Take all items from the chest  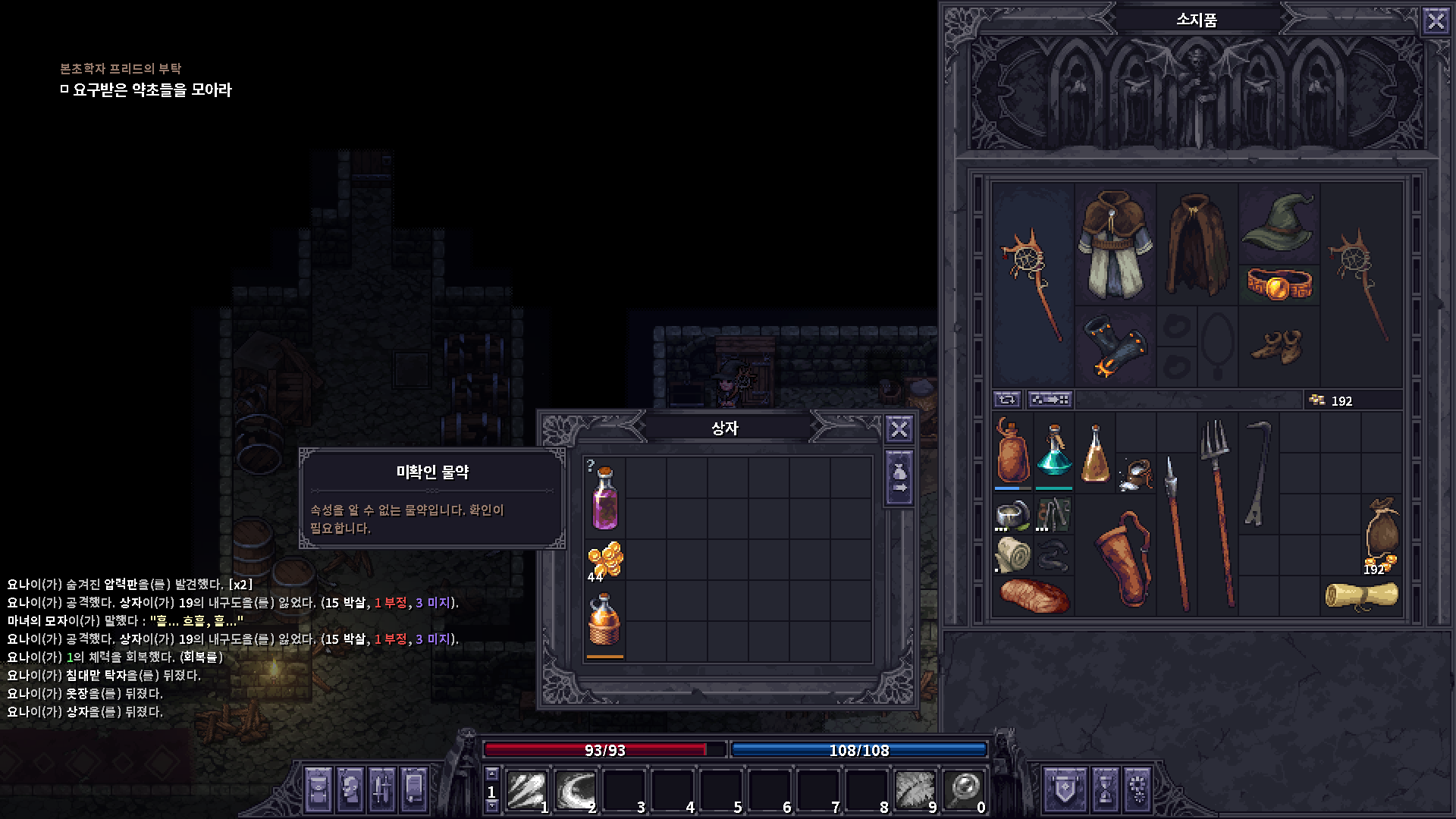point(899,479)
